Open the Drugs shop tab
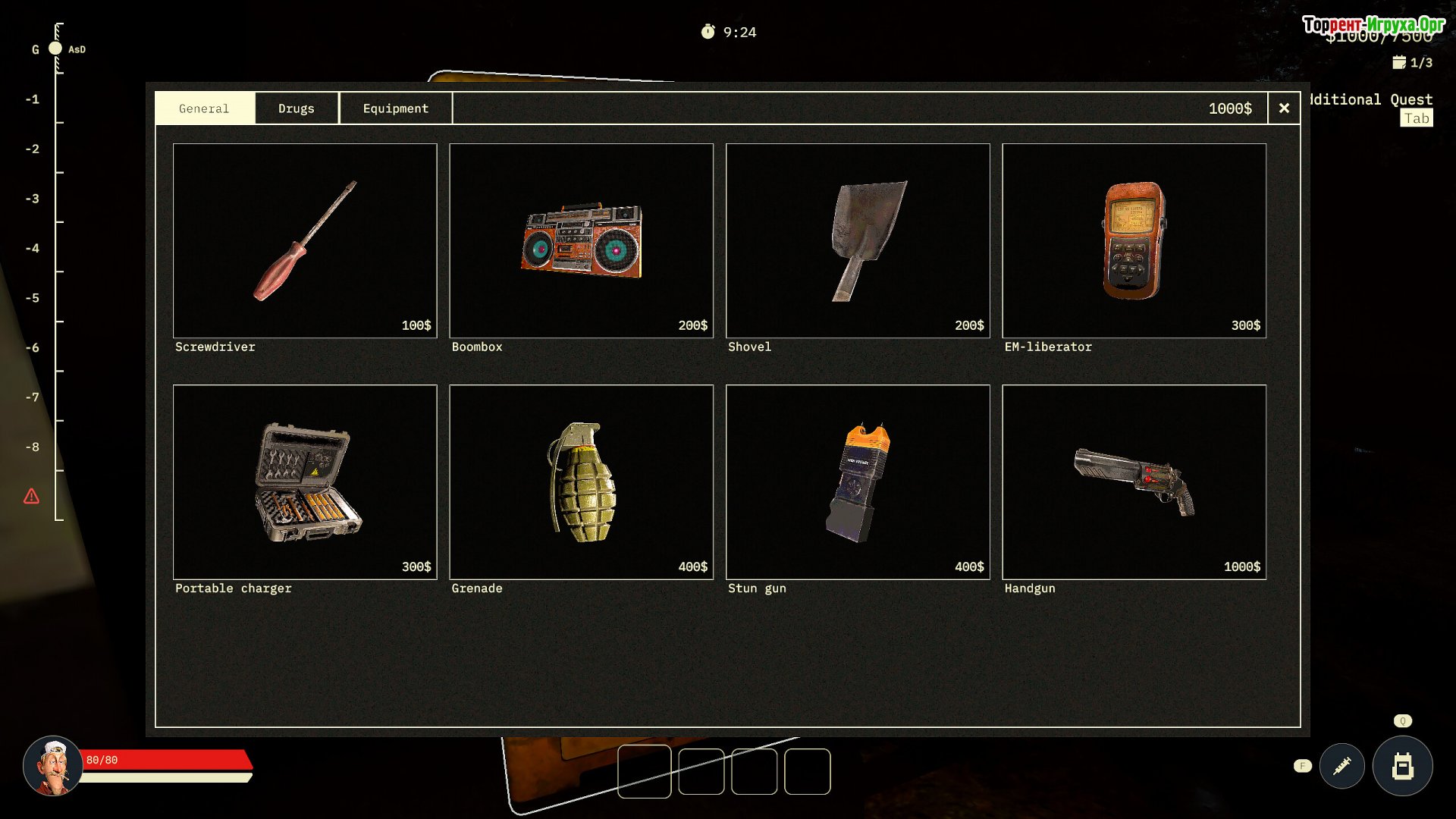This screenshot has width=1456, height=819. tap(296, 108)
